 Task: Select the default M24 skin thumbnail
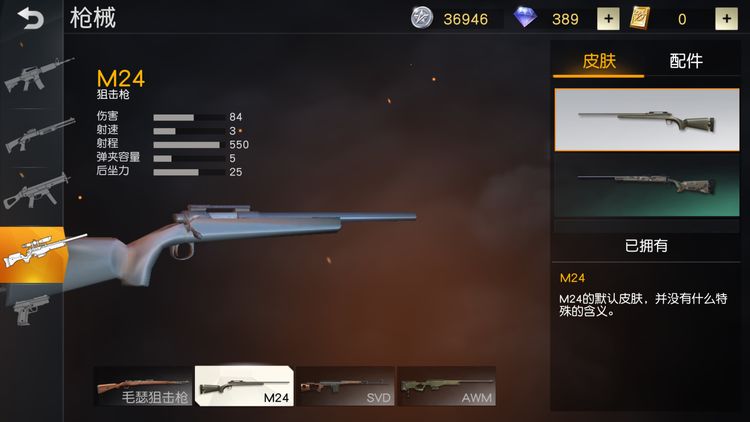click(x=647, y=120)
